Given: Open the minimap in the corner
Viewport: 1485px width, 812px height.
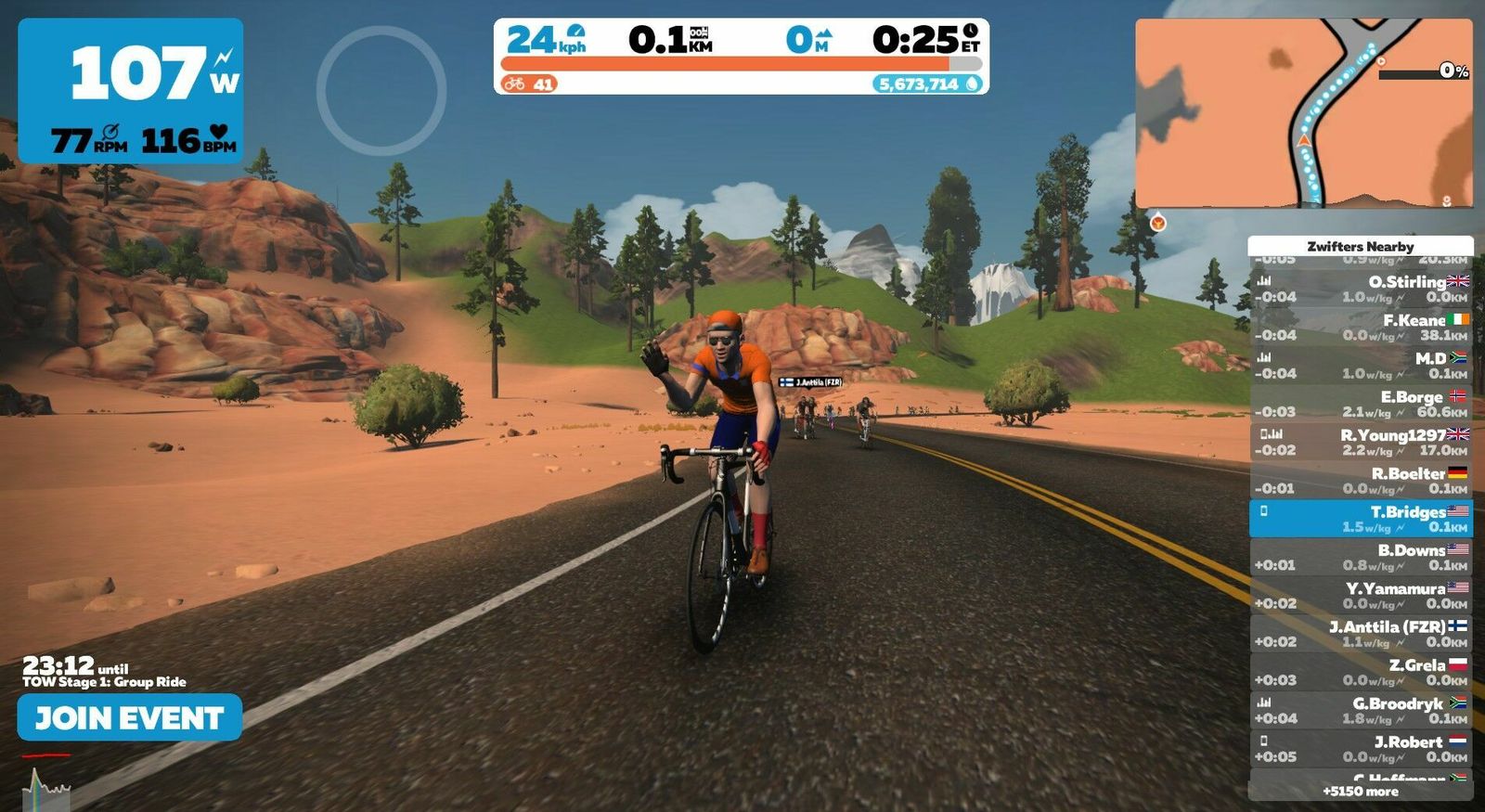Looking at the screenshot, I should click(1303, 113).
